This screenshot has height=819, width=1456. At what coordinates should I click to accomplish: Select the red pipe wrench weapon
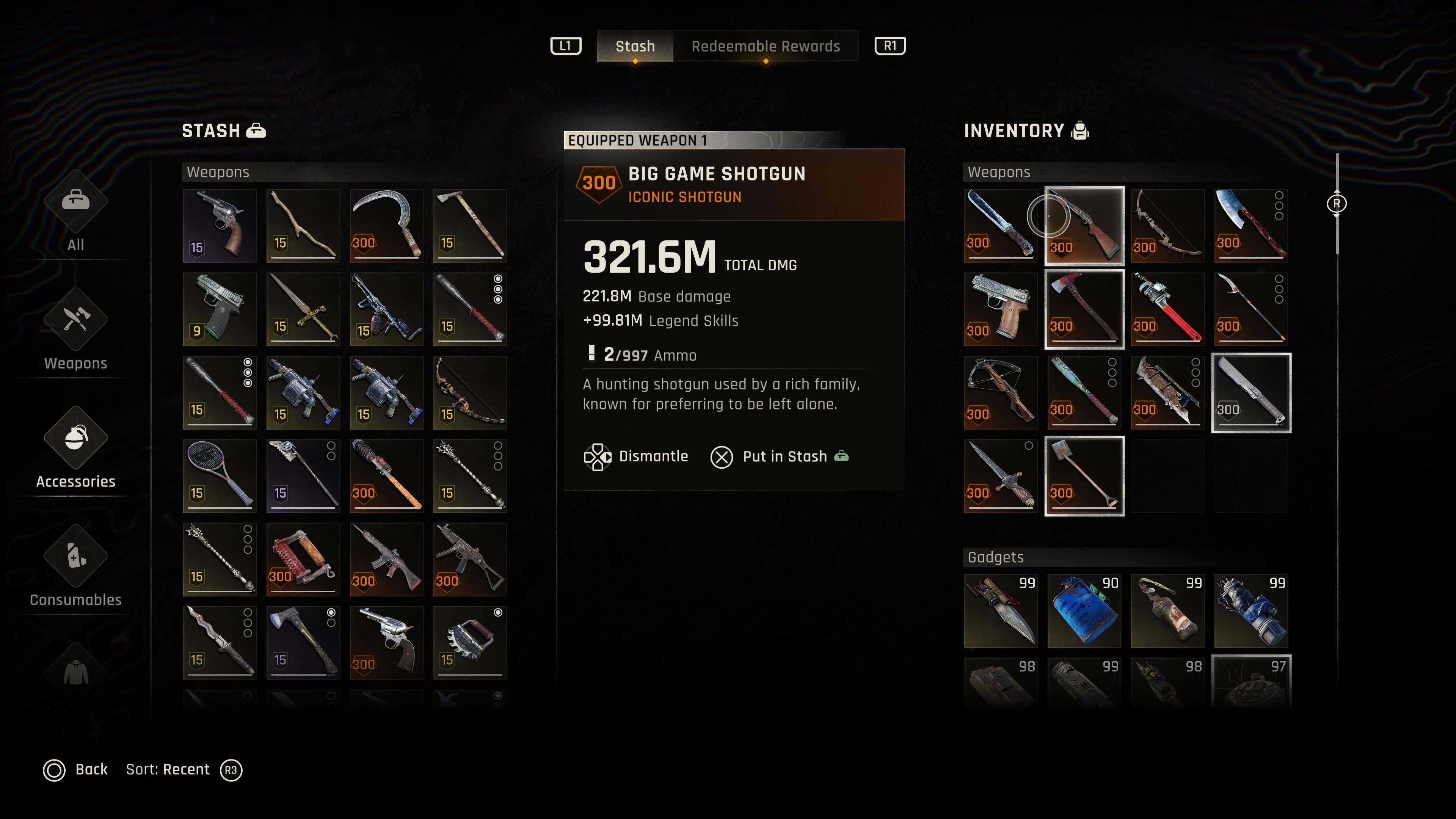[1168, 309]
